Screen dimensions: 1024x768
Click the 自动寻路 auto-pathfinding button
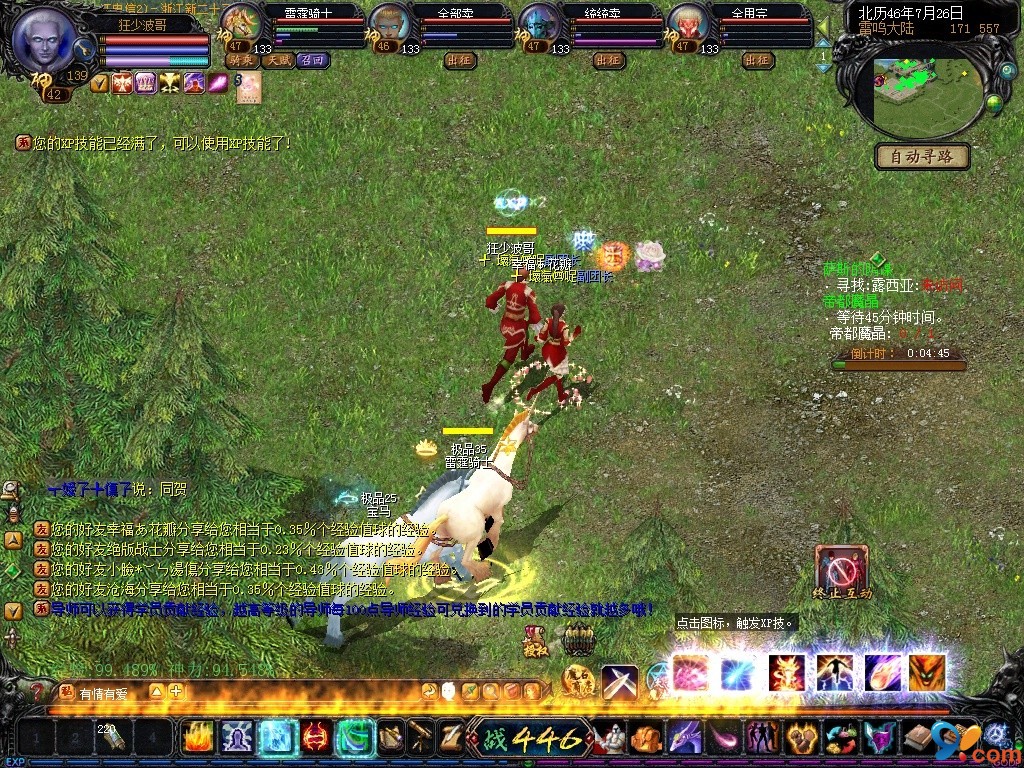tap(922, 156)
